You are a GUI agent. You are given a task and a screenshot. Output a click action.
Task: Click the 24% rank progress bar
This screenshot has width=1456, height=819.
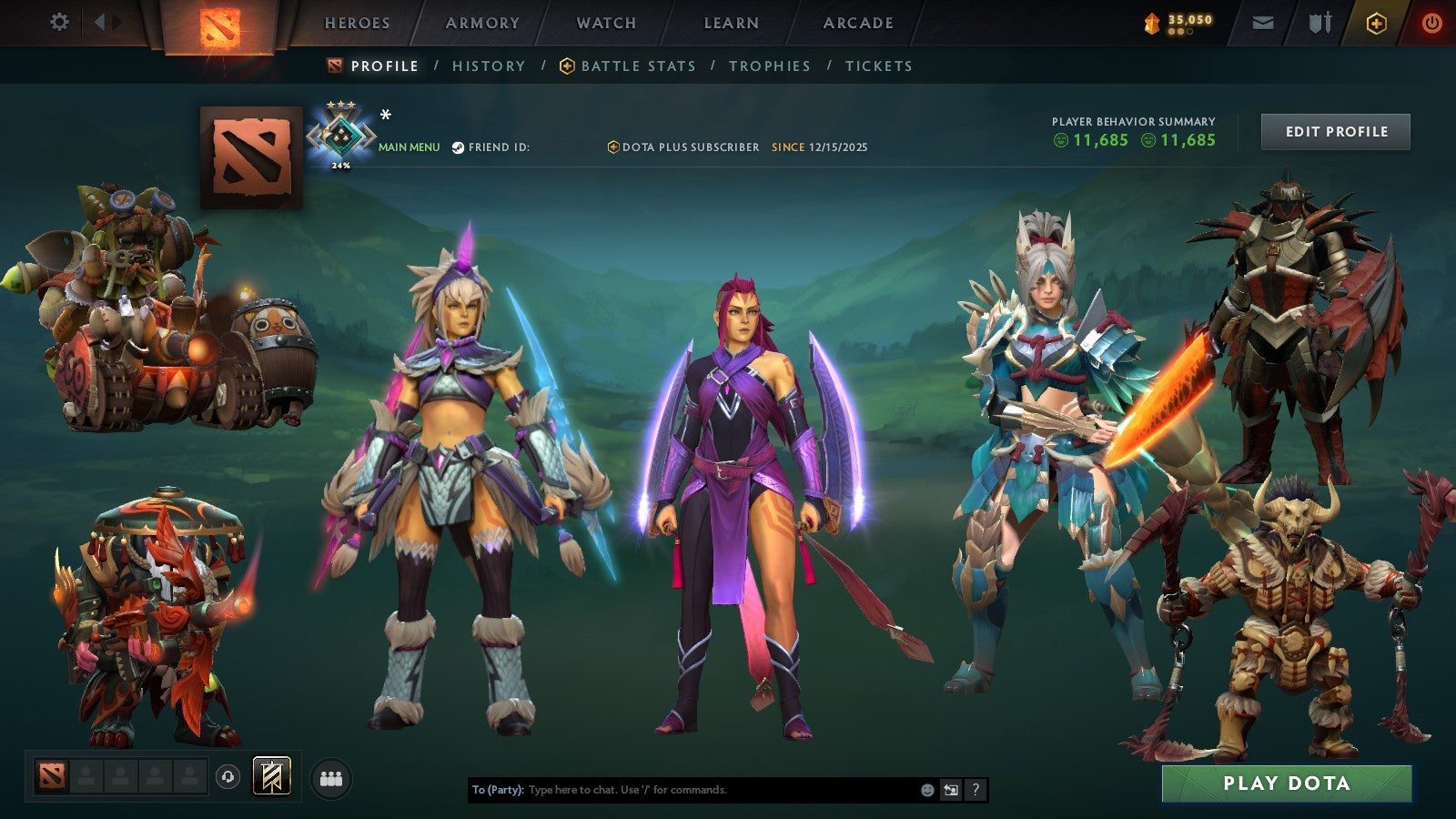[x=339, y=167]
